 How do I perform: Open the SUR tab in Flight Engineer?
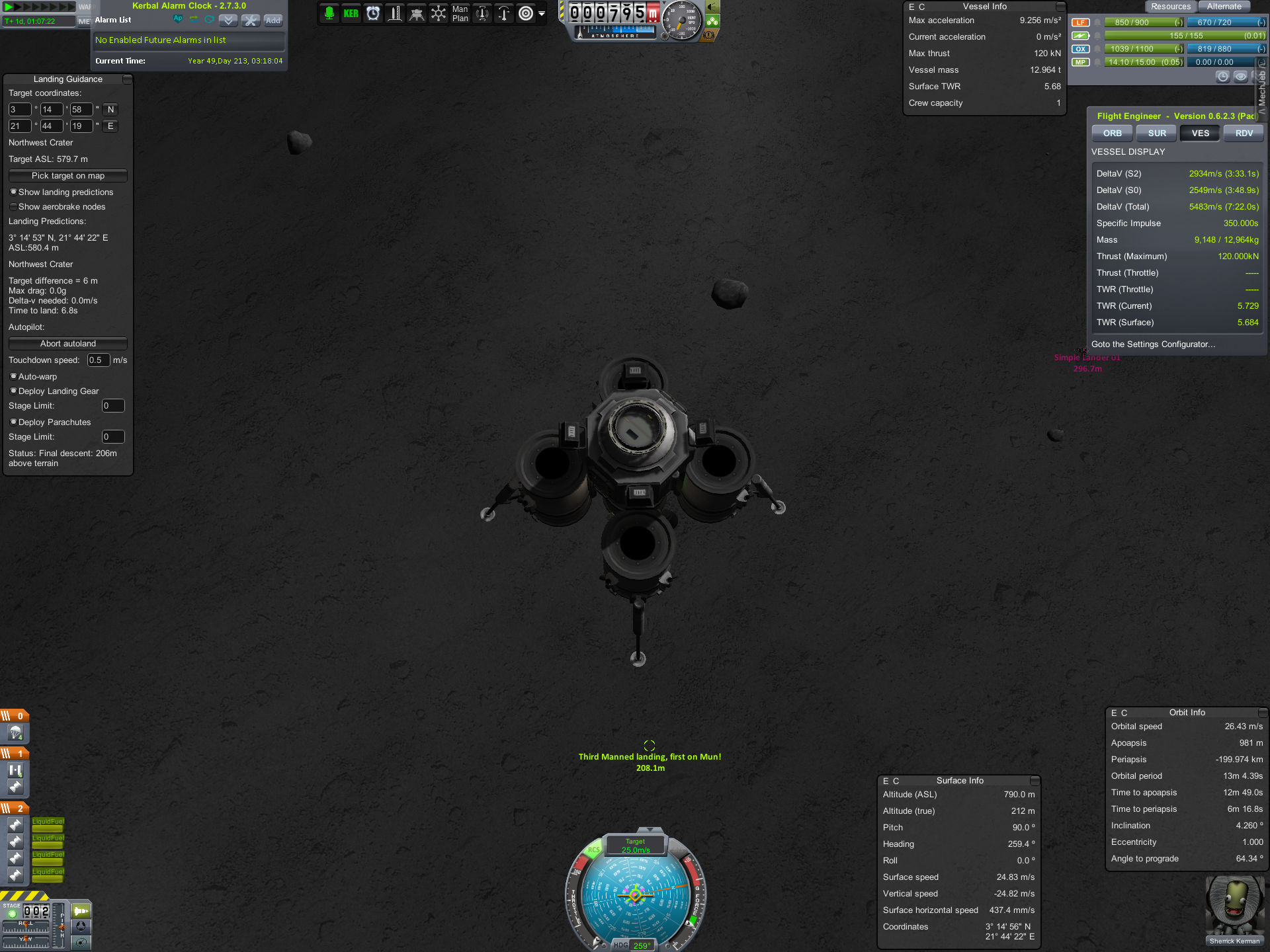[x=1156, y=134]
